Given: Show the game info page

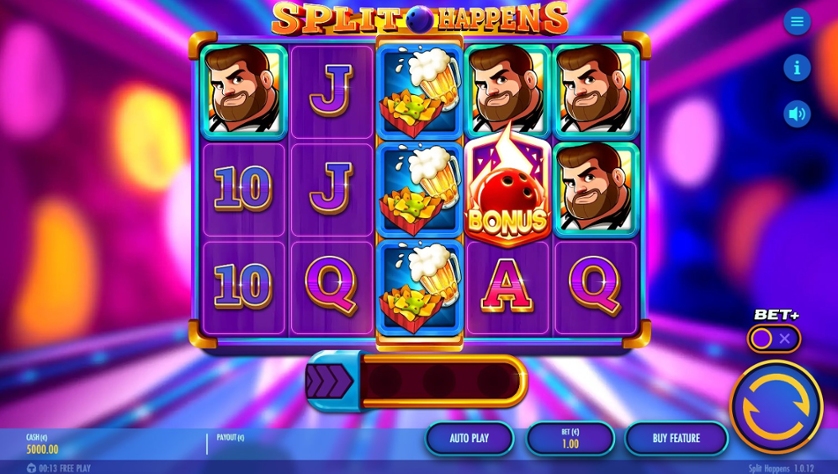Looking at the screenshot, I should [796, 68].
